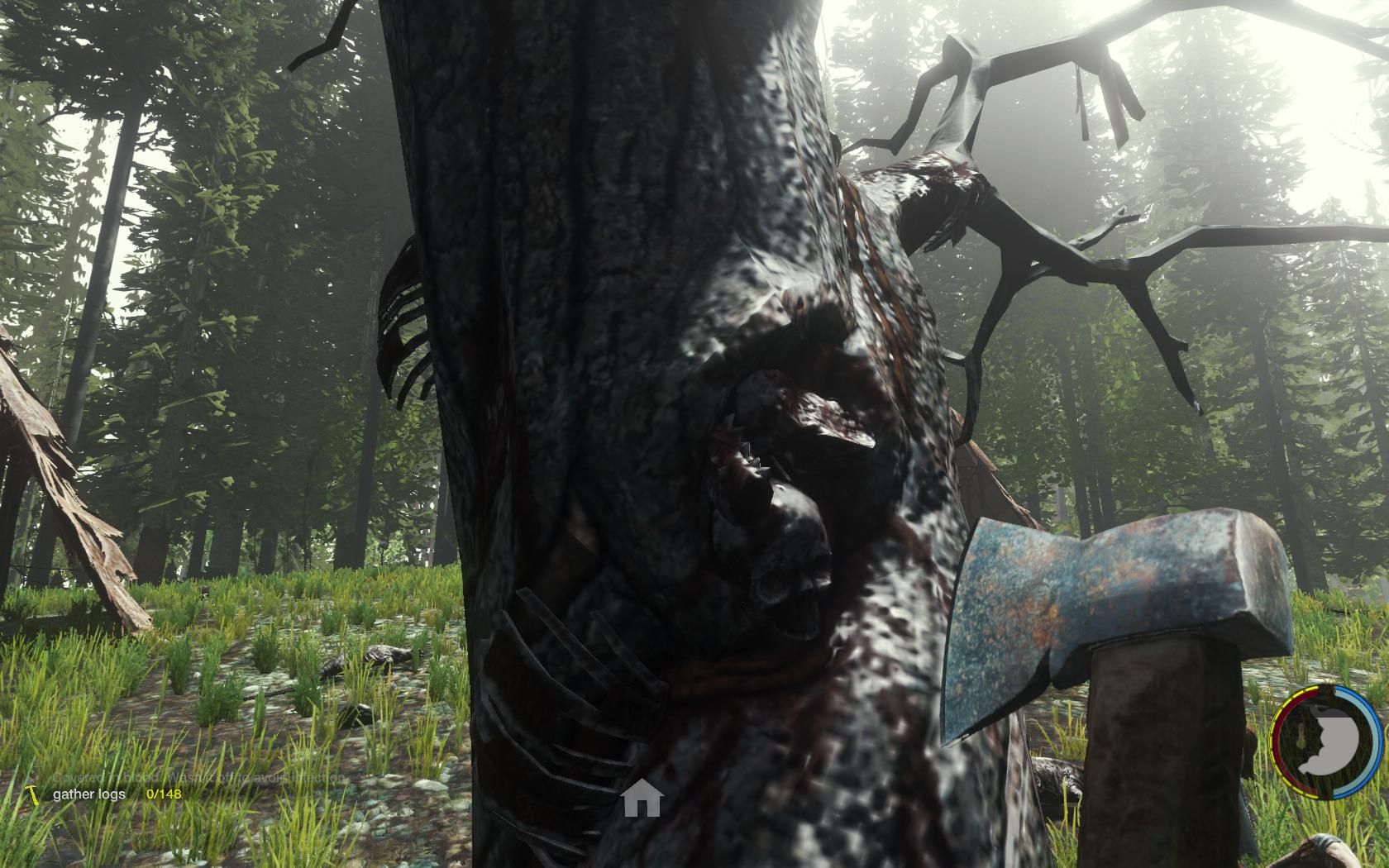Viewport: 1389px width, 868px height.
Task: Select the gather logs objective tracker
Action: point(90,794)
